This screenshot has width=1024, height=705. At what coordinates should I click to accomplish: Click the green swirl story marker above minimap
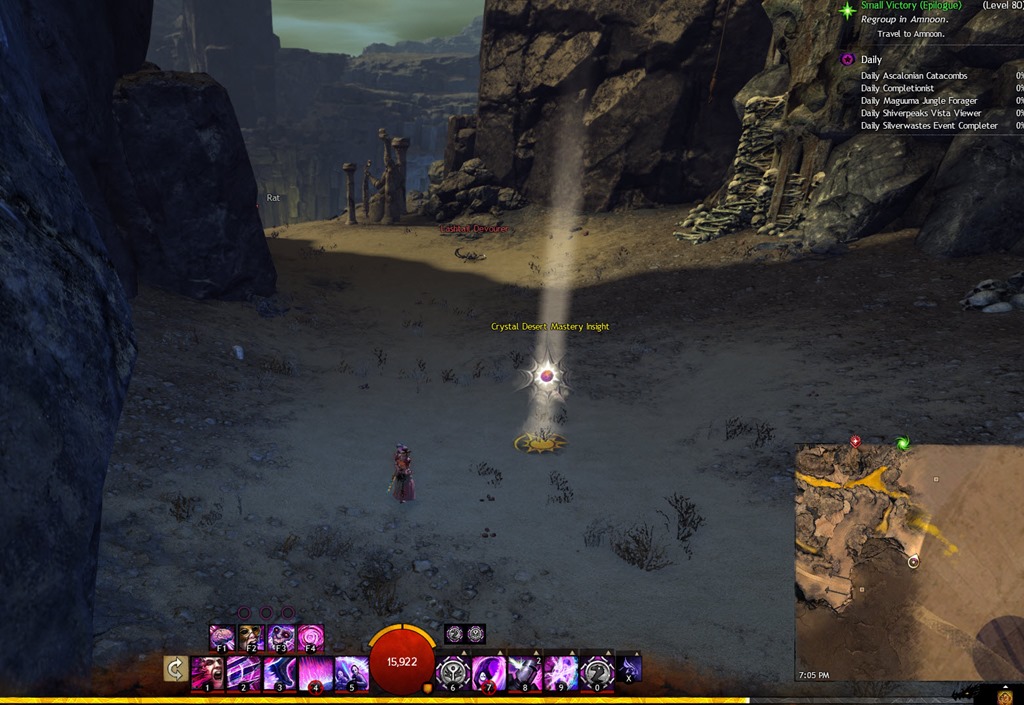point(903,443)
